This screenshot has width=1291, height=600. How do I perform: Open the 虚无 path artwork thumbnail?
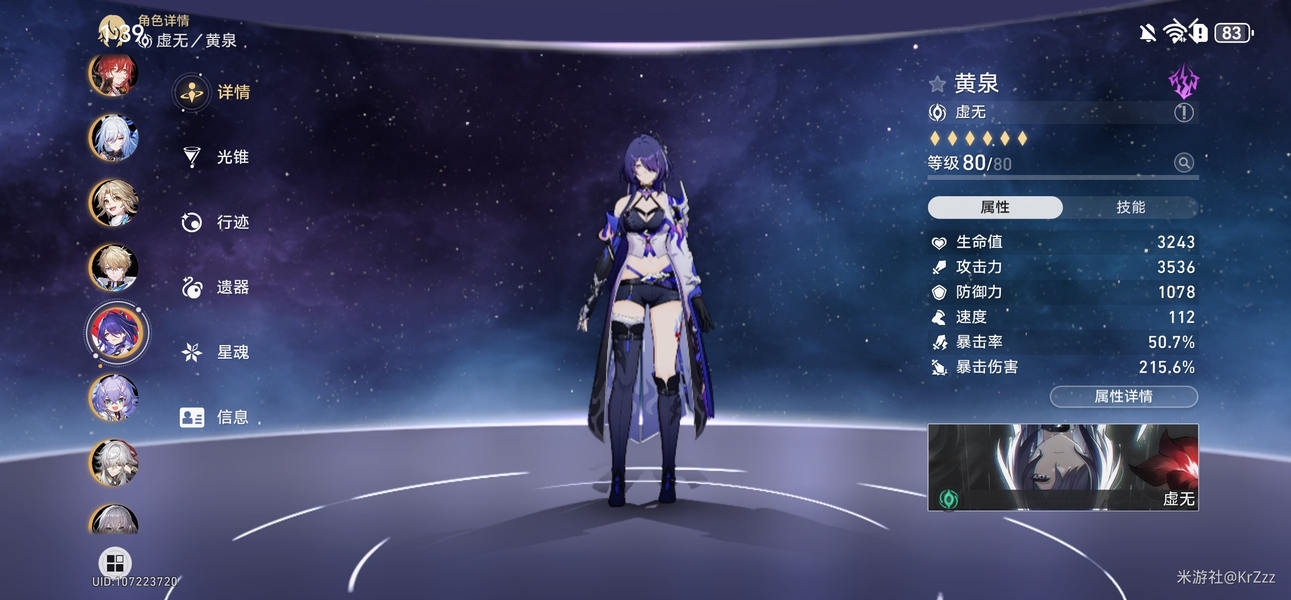click(1062, 467)
